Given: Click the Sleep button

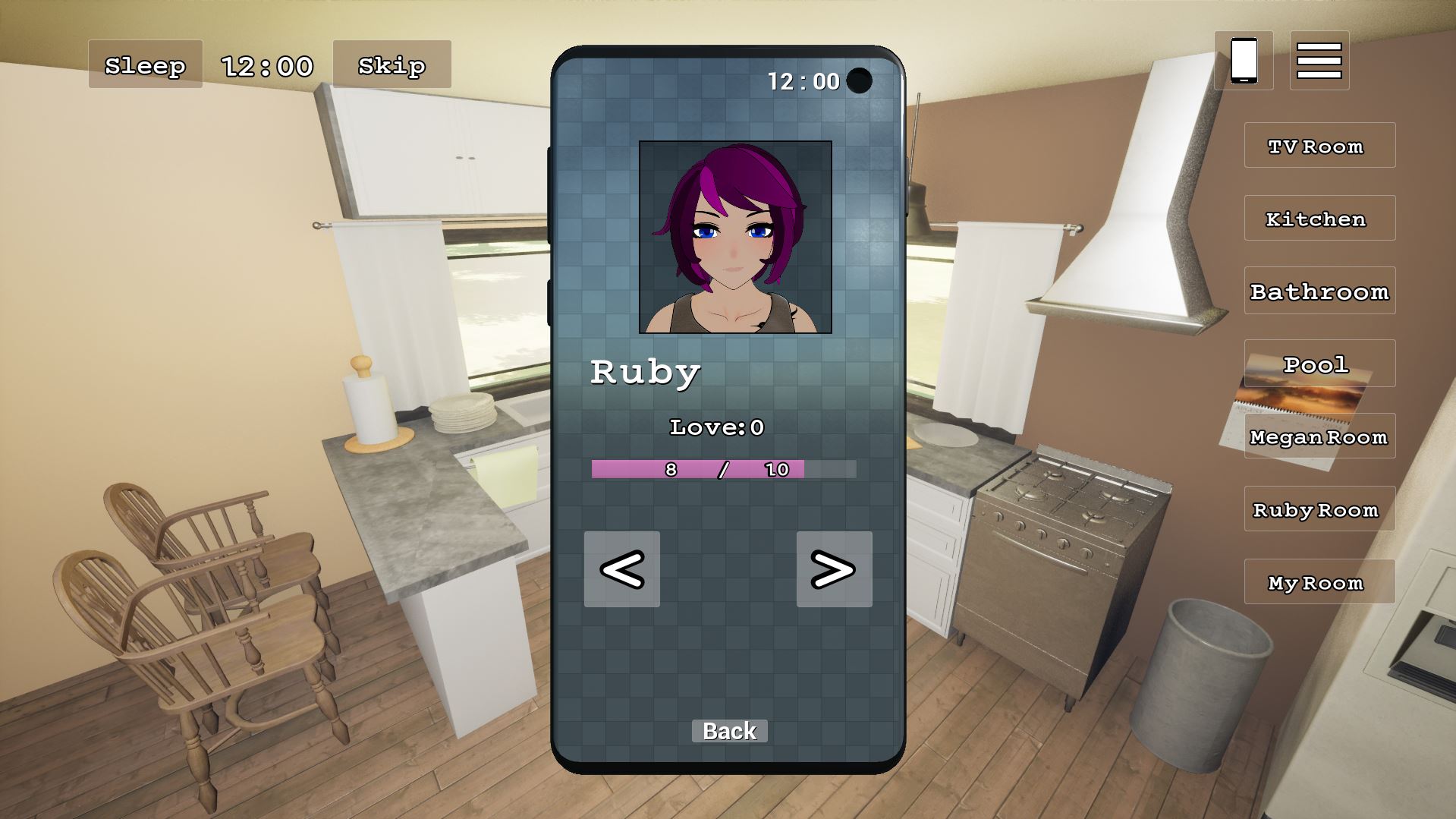Looking at the screenshot, I should click(145, 65).
